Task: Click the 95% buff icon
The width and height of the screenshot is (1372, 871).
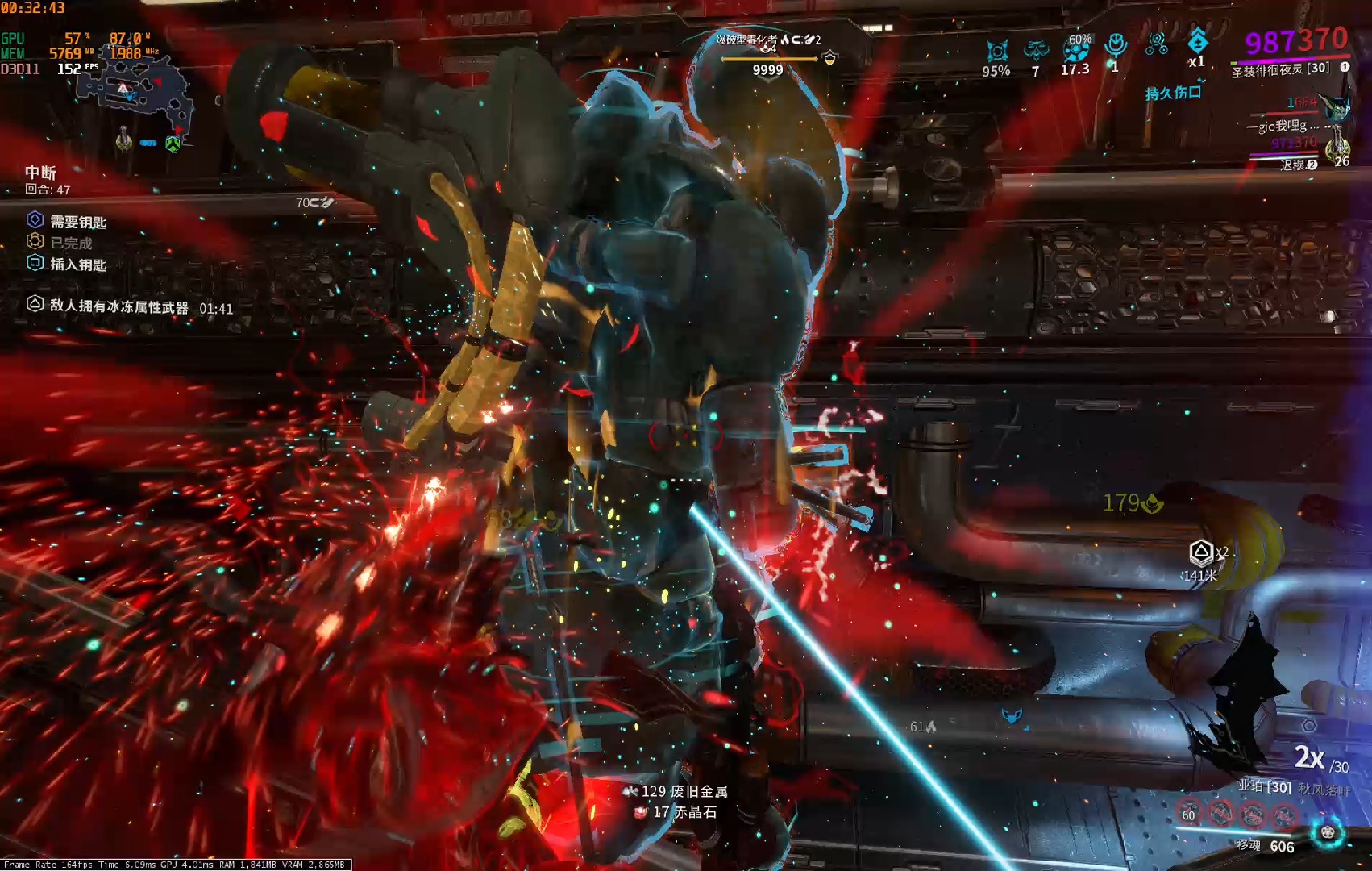Action: pos(997,52)
